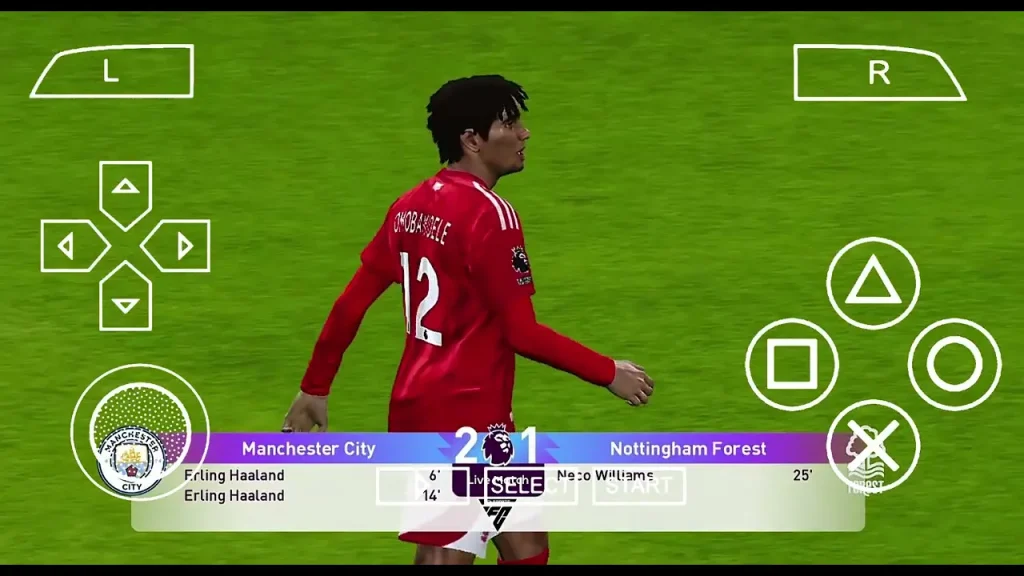Tap the D-pad down arrow
The width and height of the screenshot is (1024, 576).
tap(125, 302)
